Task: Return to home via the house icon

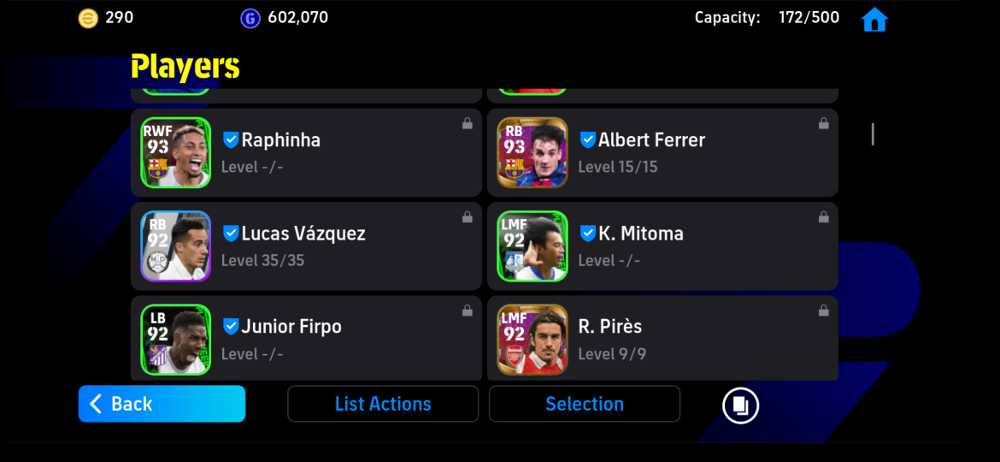Action: (x=874, y=19)
